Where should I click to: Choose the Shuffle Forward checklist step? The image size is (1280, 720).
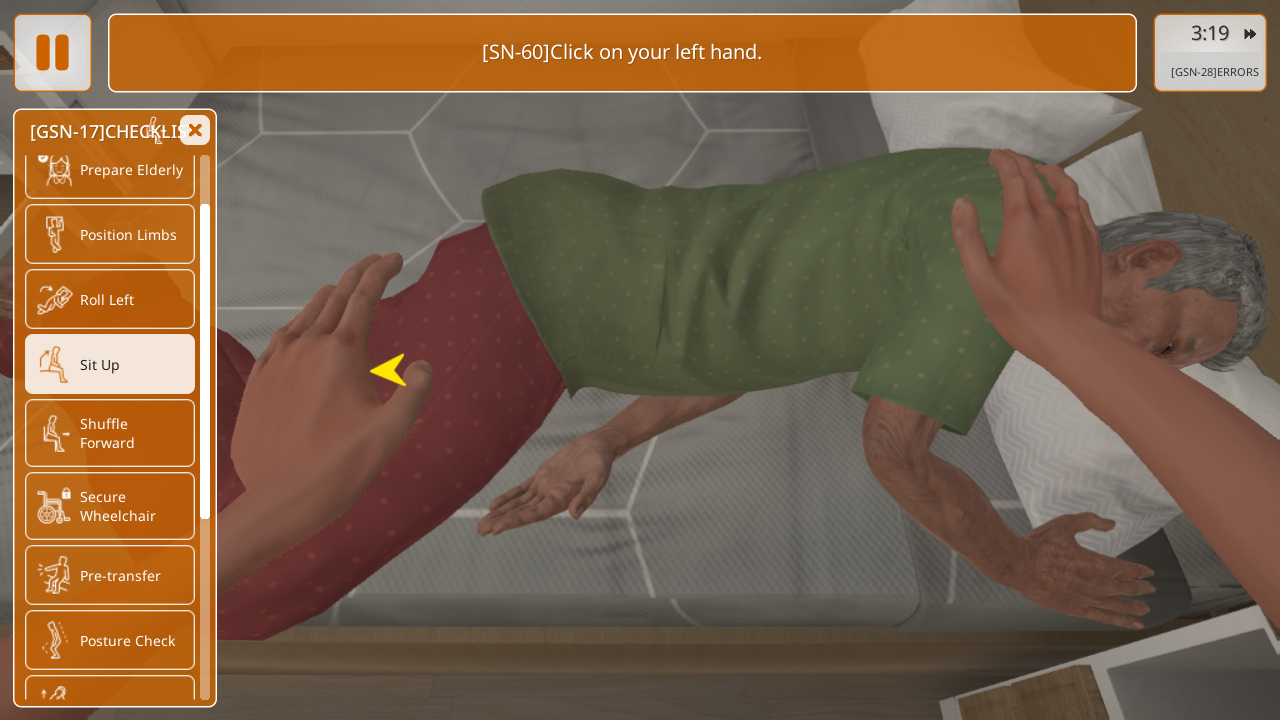pos(110,433)
